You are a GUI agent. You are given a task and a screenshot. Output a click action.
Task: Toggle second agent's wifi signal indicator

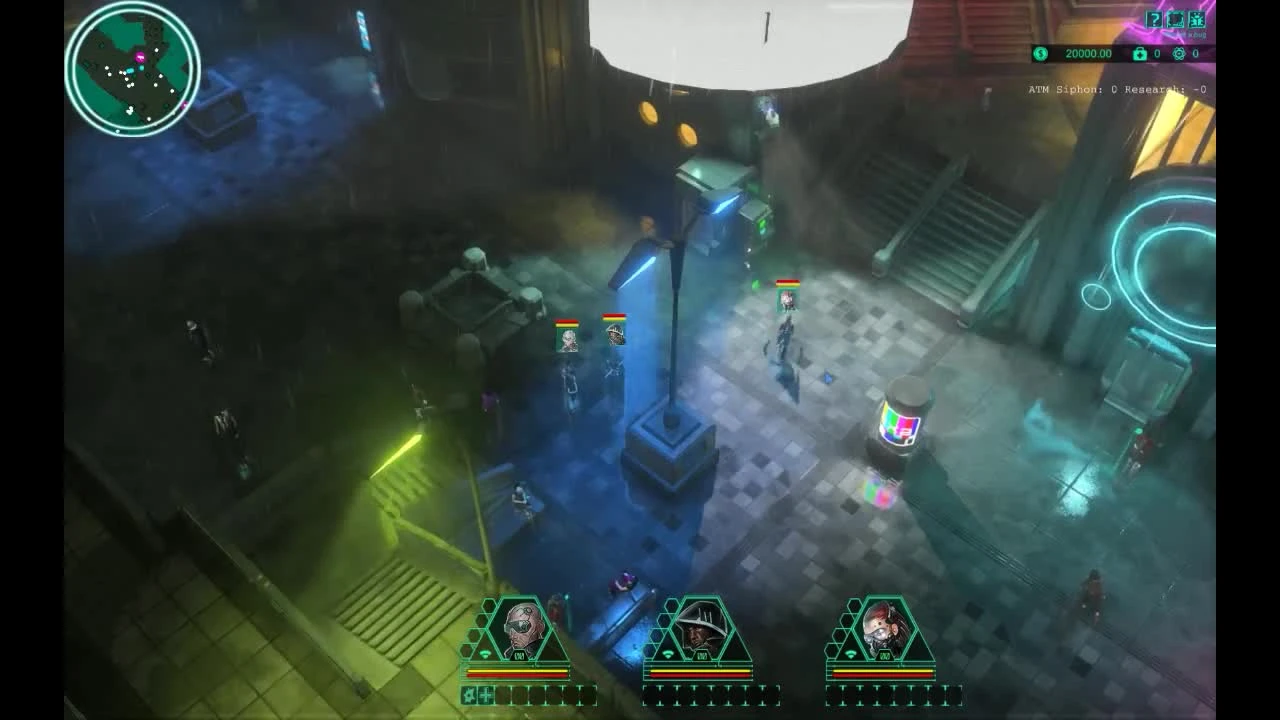click(669, 654)
